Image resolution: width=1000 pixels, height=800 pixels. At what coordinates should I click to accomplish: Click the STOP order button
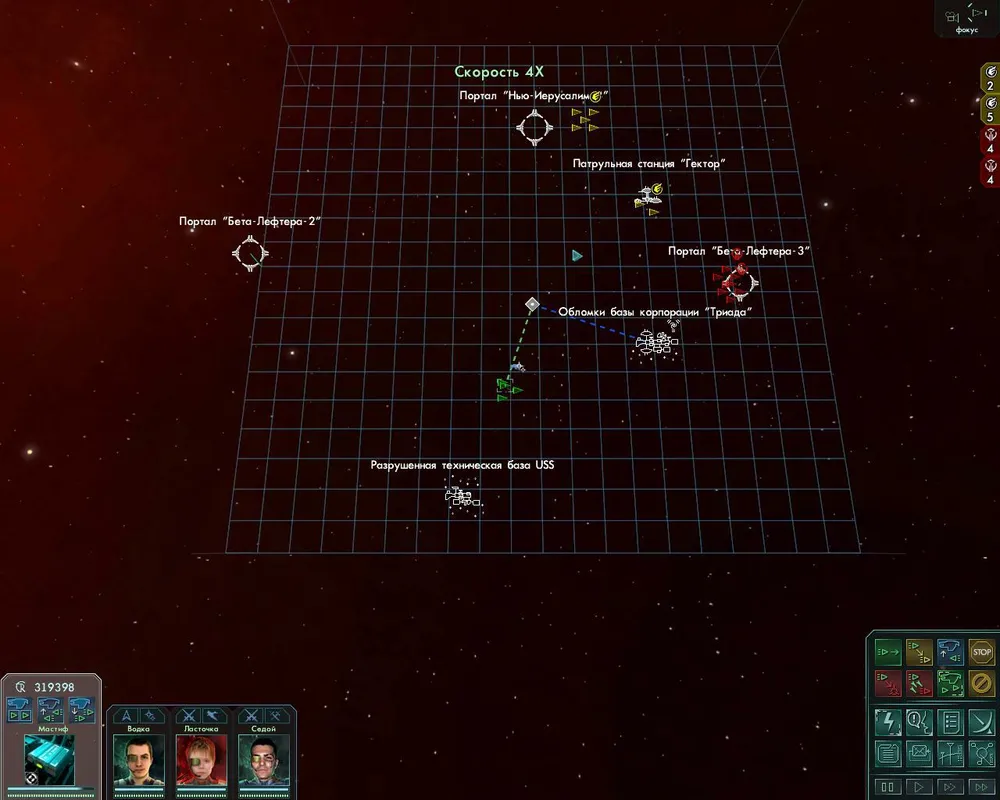click(981, 653)
